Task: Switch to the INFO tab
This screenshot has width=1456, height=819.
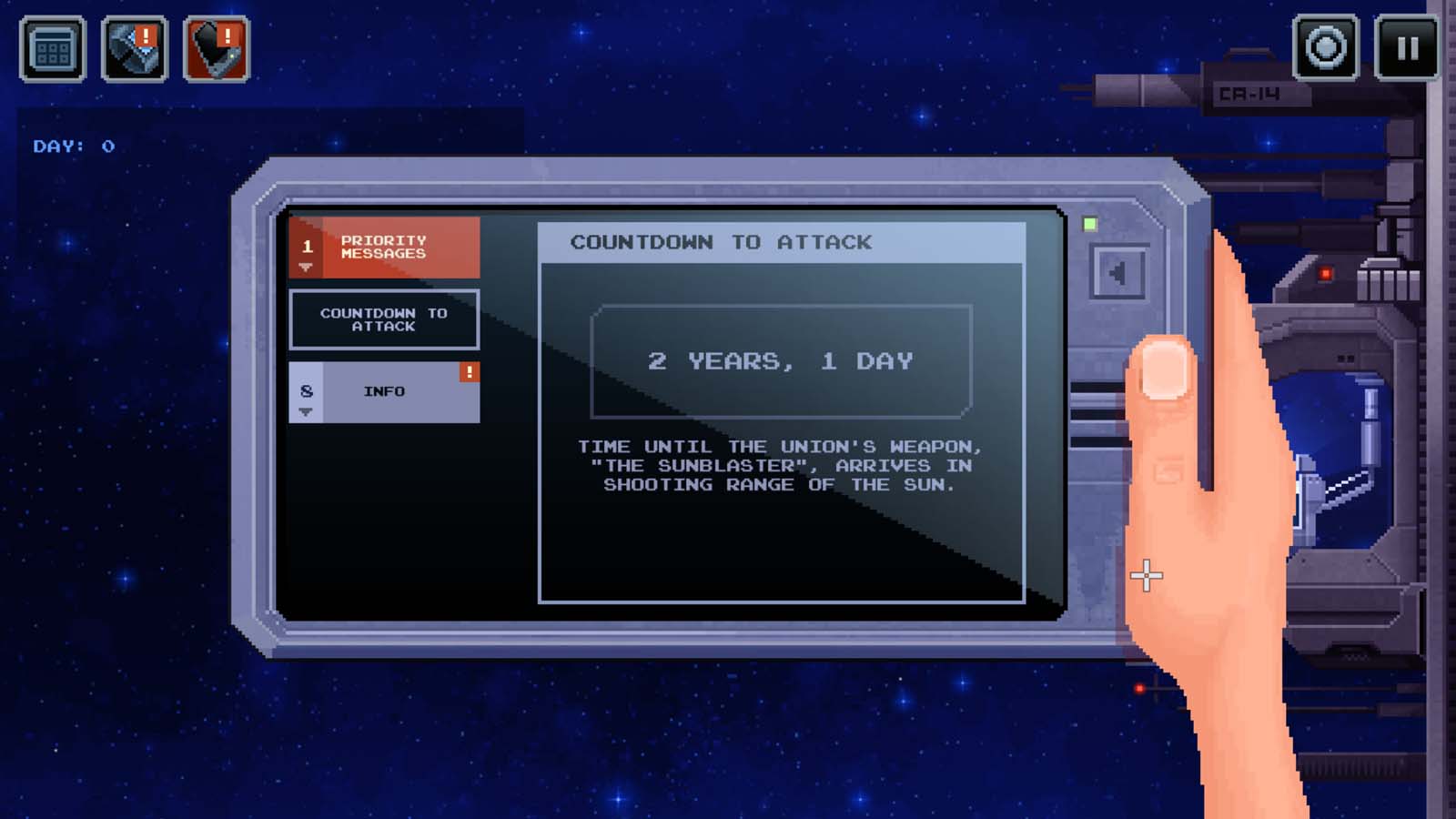Action: tap(384, 391)
